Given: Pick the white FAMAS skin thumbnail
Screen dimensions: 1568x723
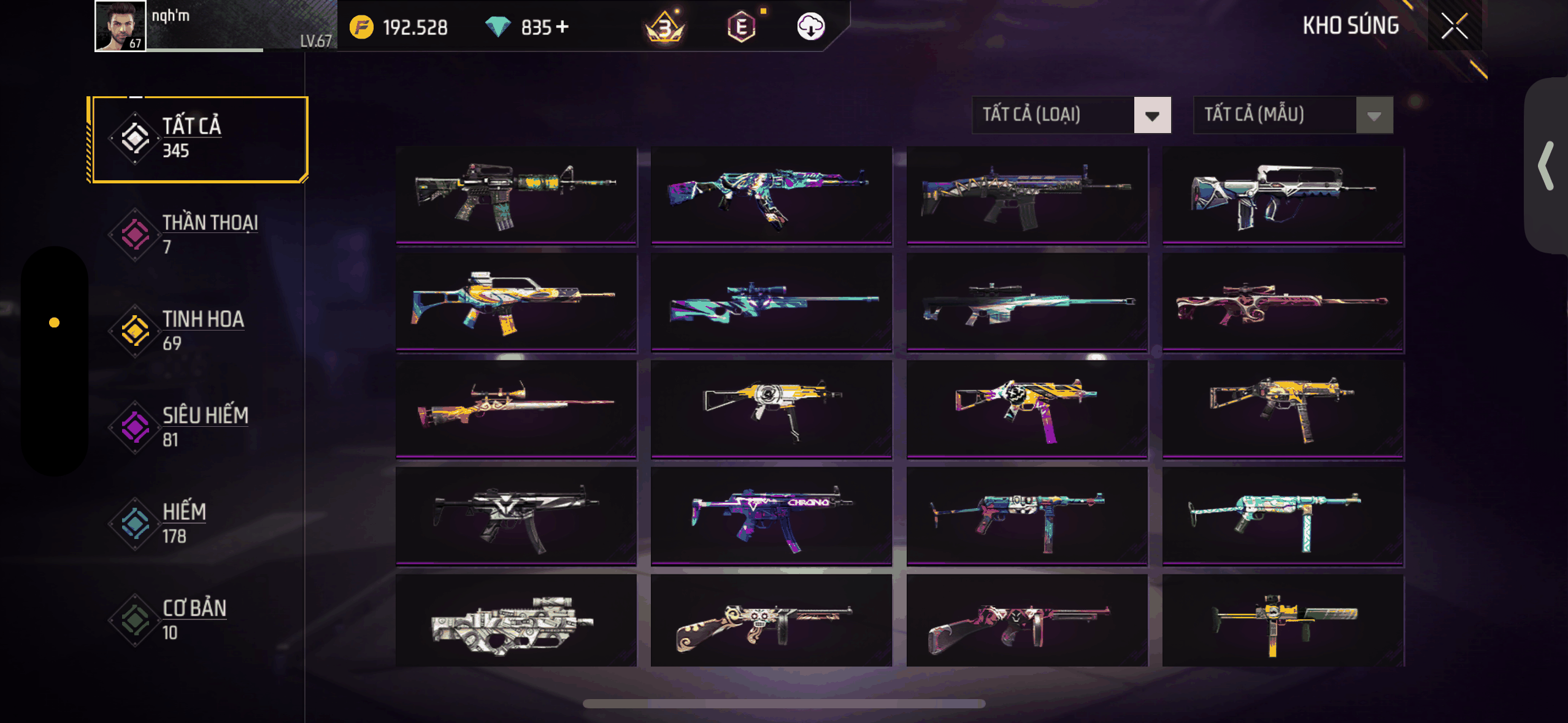Looking at the screenshot, I should pyautogui.click(x=1283, y=196).
